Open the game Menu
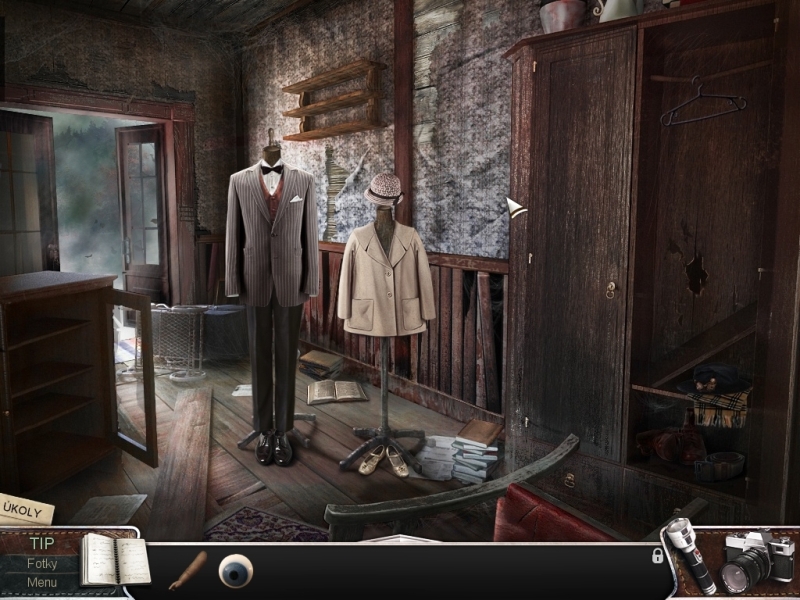Viewport: 800px width, 600px height. 42,582
